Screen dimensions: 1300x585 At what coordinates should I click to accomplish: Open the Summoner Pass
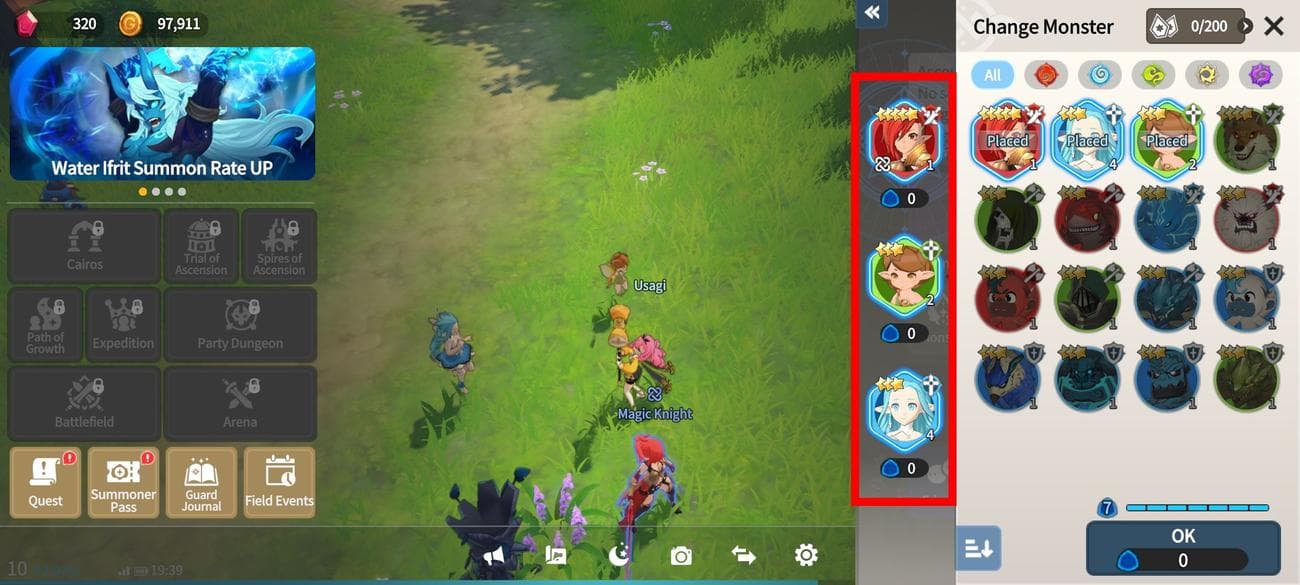[x=124, y=482]
